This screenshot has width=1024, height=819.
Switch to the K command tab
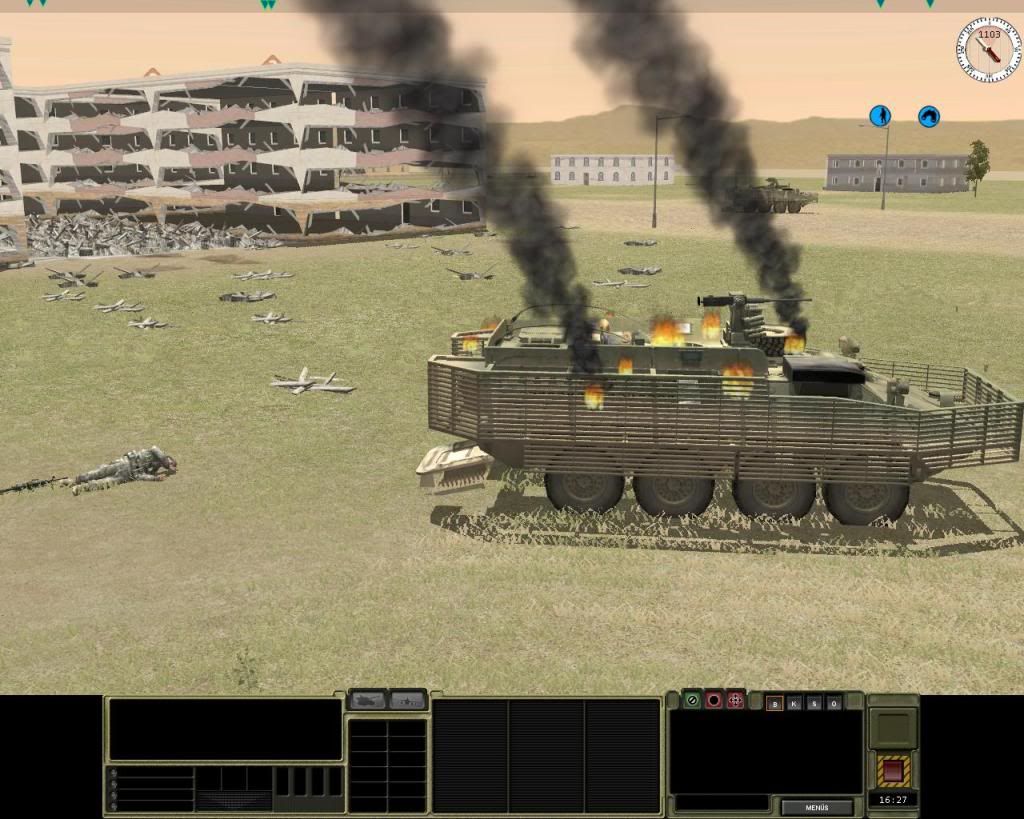tap(794, 703)
